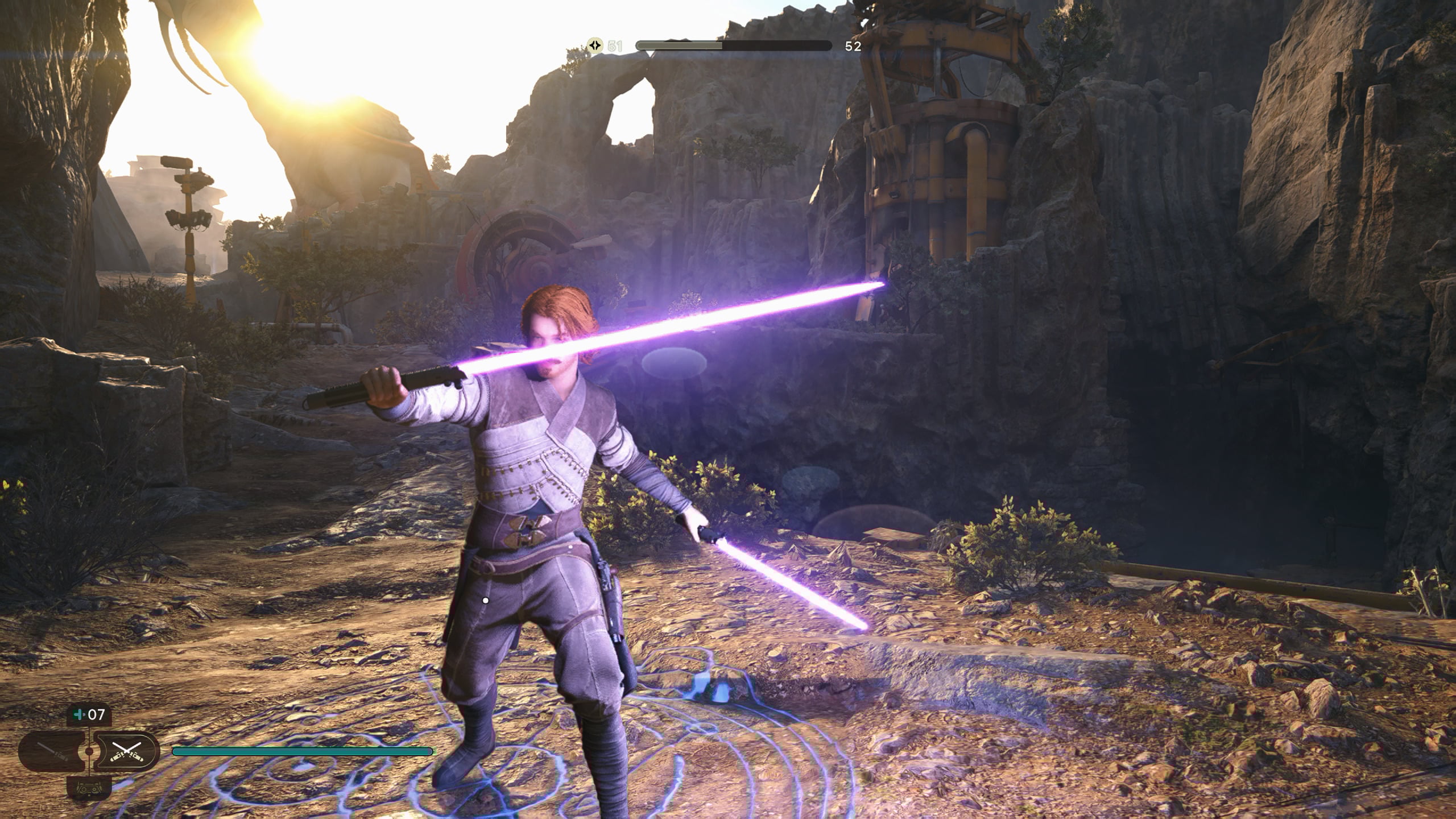Use the stim canister icon
1456x819 pixels.
[x=78, y=714]
